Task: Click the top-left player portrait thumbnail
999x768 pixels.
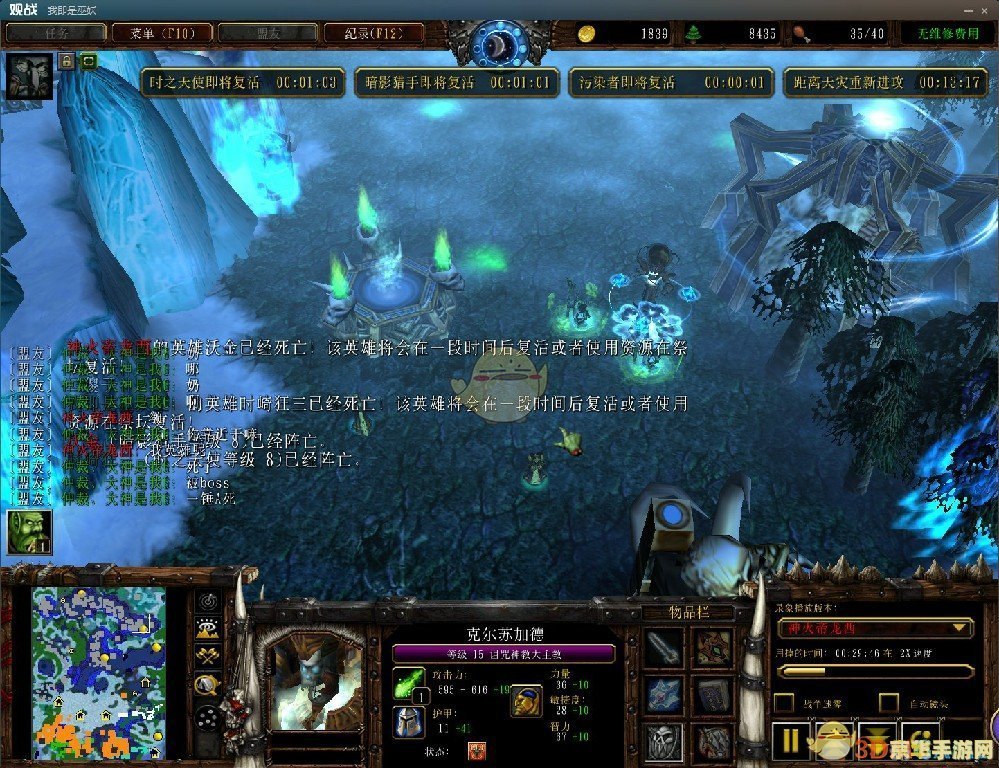Action: pos(28,76)
